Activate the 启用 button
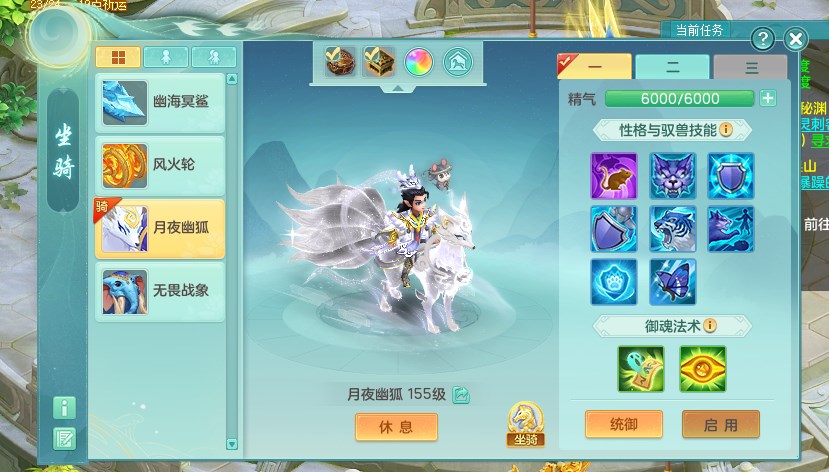 click(720, 424)
